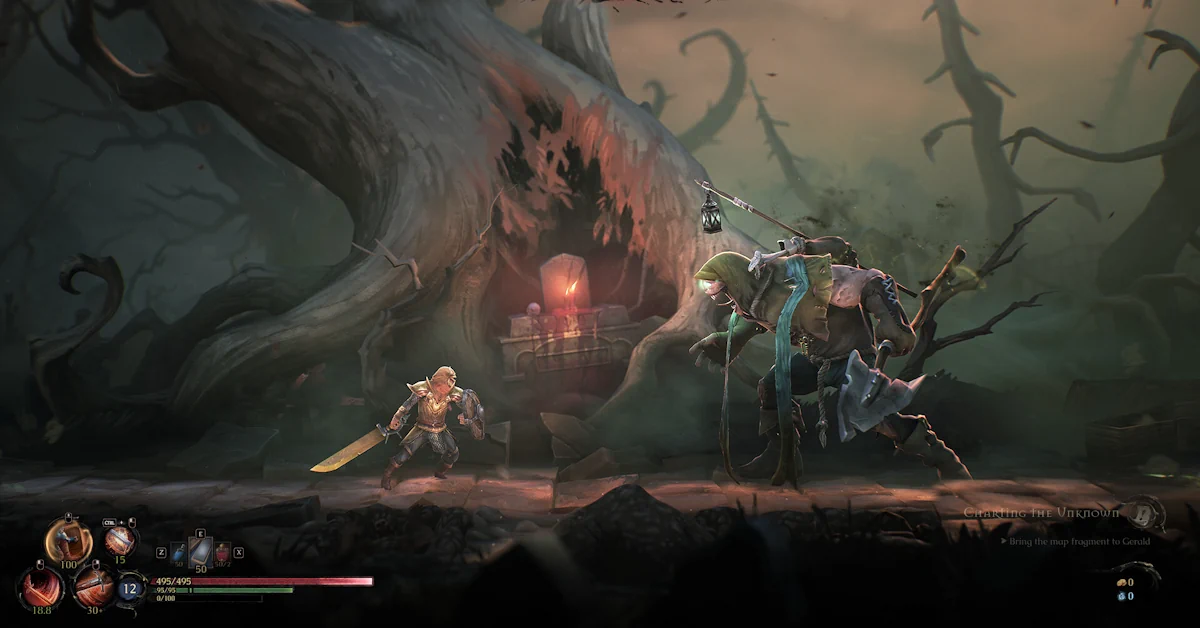The height and width of the screenshot is (628, 1200).
Task: Activate the shield bash ability icon
Action: [68, 541]
